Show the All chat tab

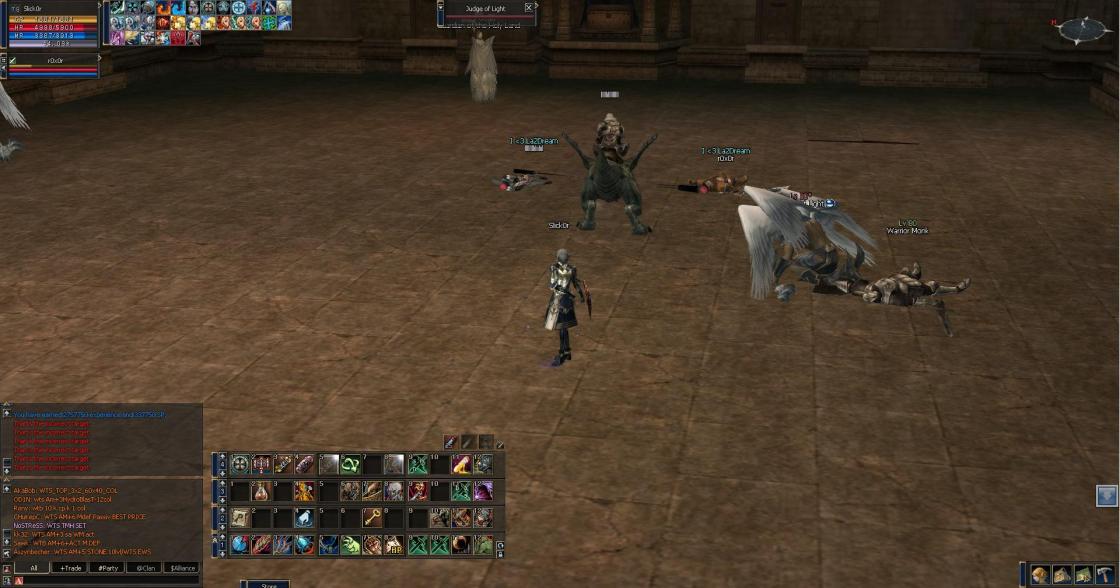pyautogui.click(x=33, y=568)
